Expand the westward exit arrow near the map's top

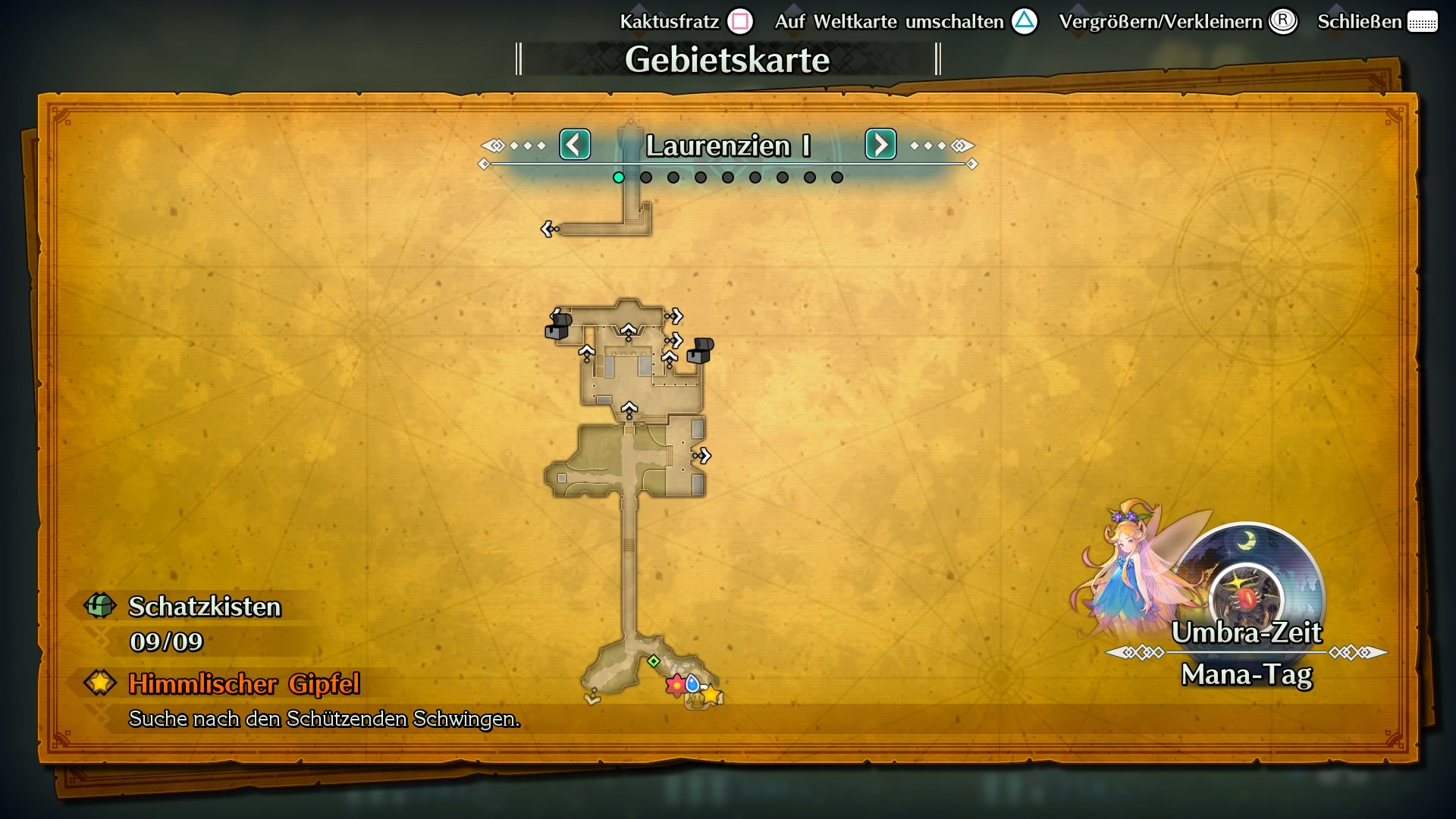tap(548, 227)
